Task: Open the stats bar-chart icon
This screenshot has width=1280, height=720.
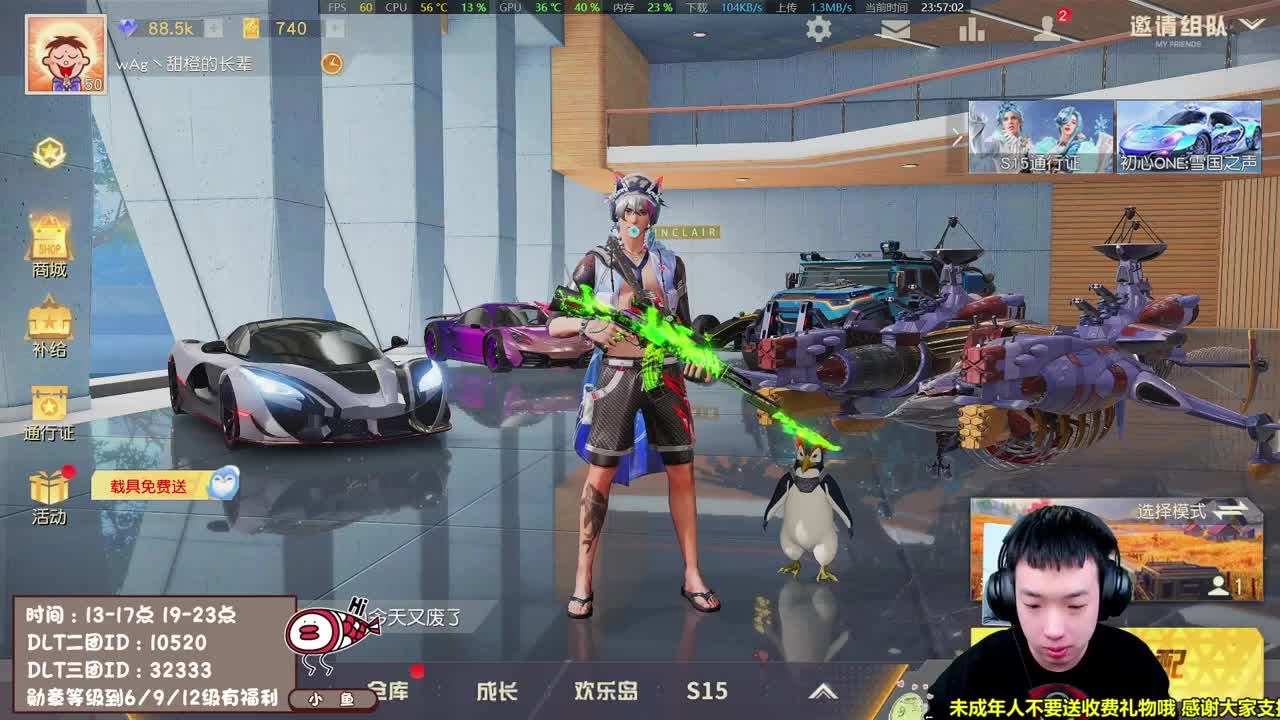Action: tap(970, 30)
